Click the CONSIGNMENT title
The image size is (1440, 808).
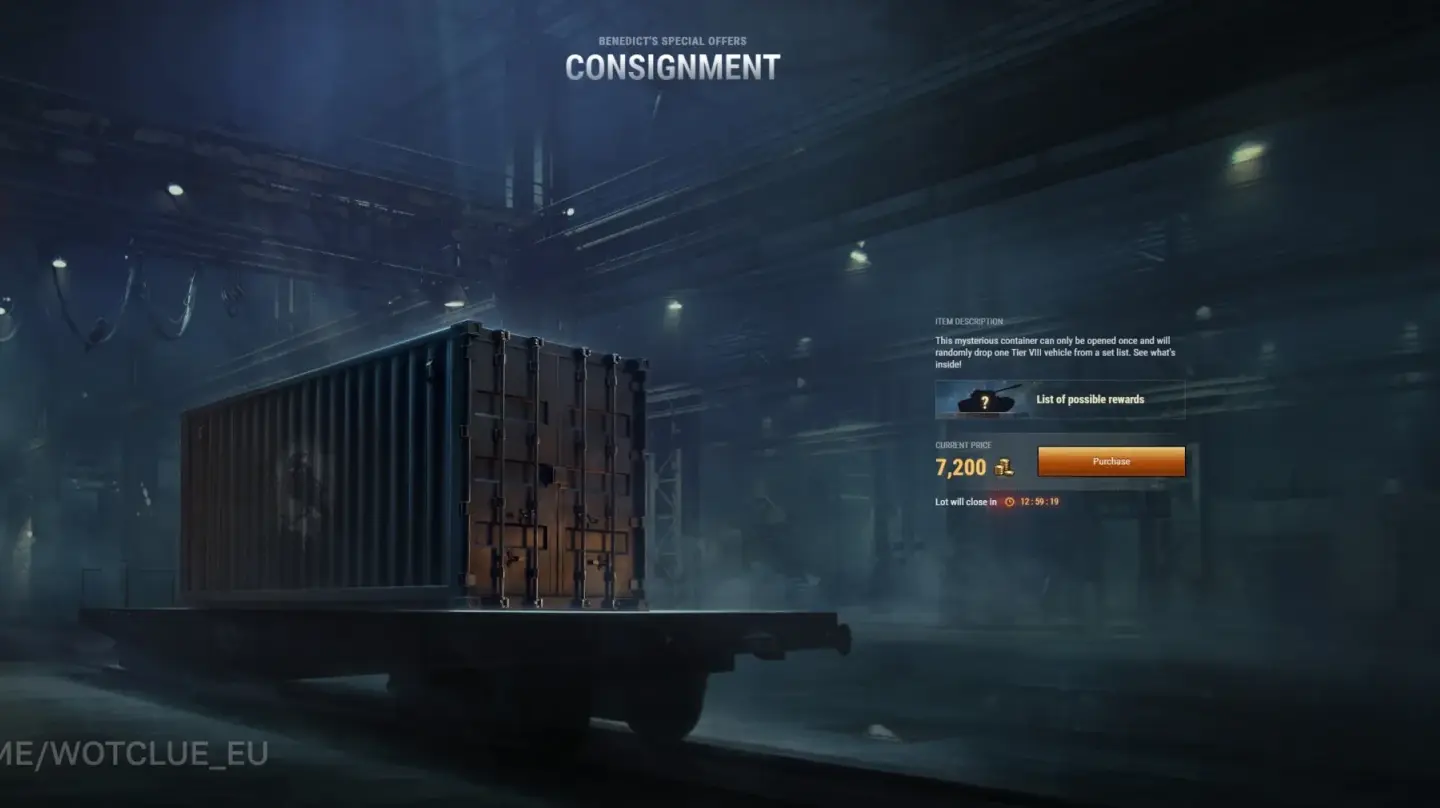671,68
